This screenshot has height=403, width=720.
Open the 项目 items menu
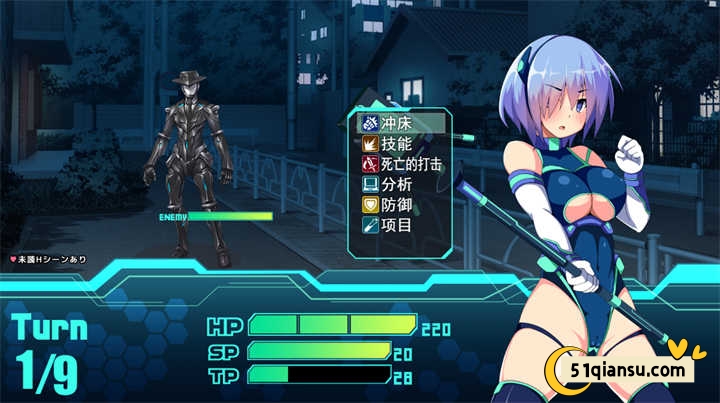397,225
